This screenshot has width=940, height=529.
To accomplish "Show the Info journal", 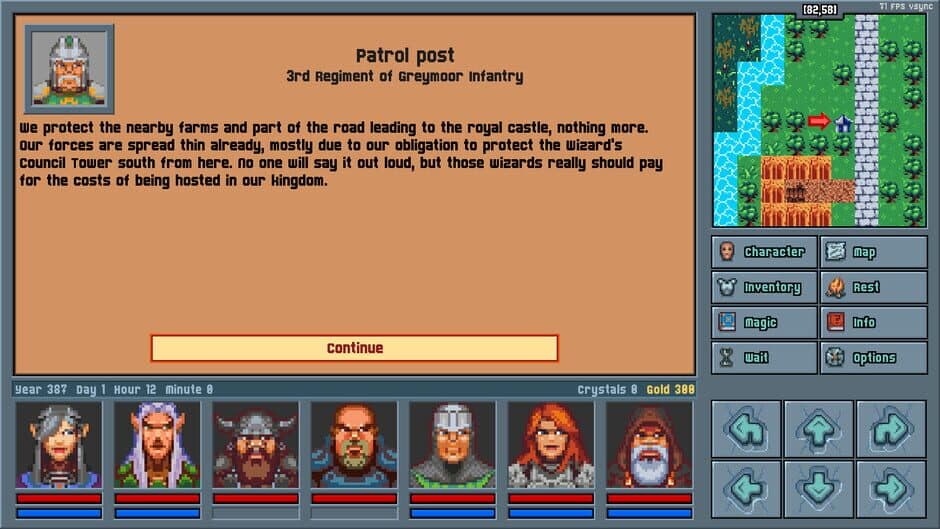I will pos(873,323).
